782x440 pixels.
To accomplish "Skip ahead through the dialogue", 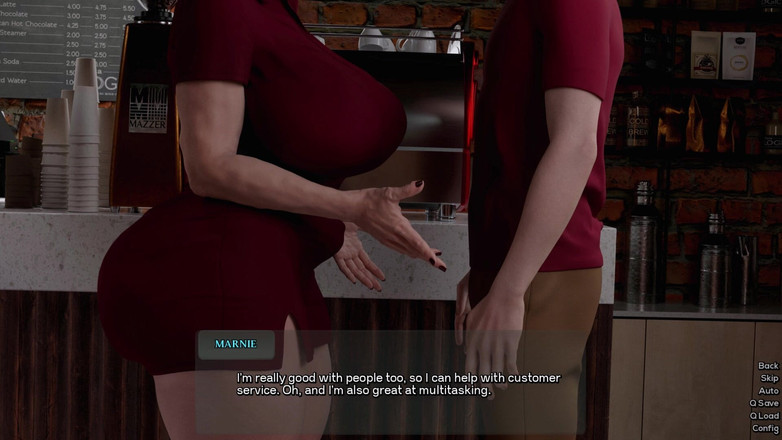I will pos(768,379).
